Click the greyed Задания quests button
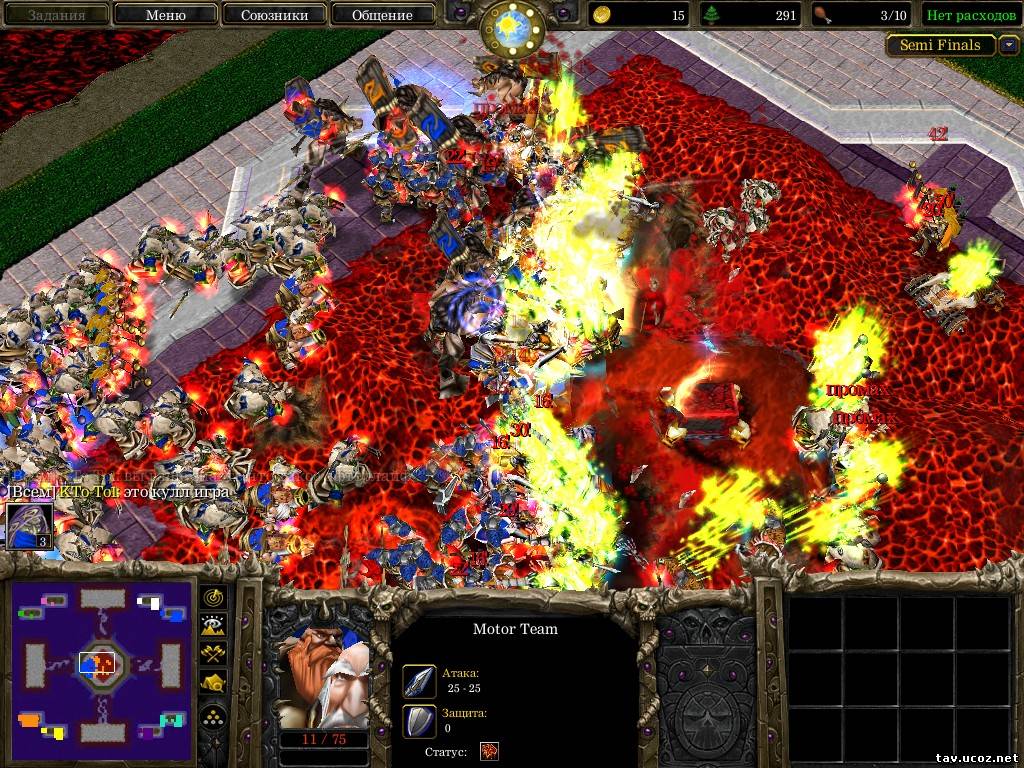This screenshot has width=1024, height=768. (56, 15)
